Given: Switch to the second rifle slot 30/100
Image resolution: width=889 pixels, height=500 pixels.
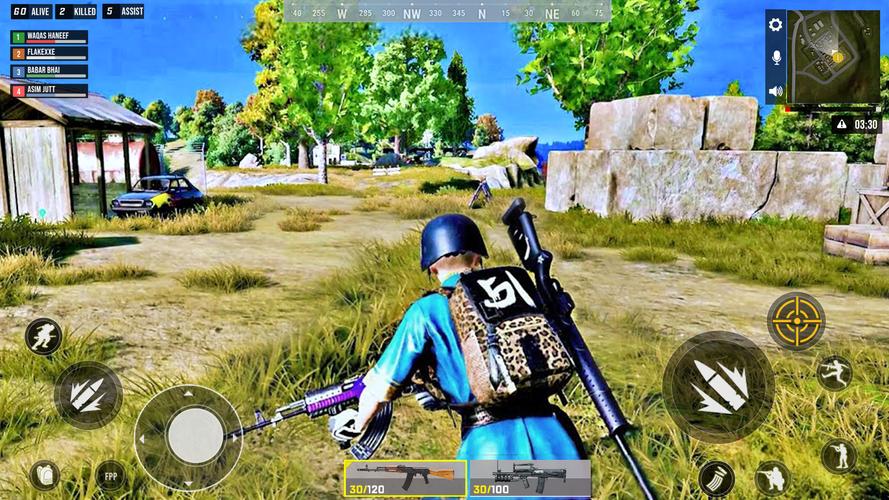Looking at the screenshot, I should point(529,477).
